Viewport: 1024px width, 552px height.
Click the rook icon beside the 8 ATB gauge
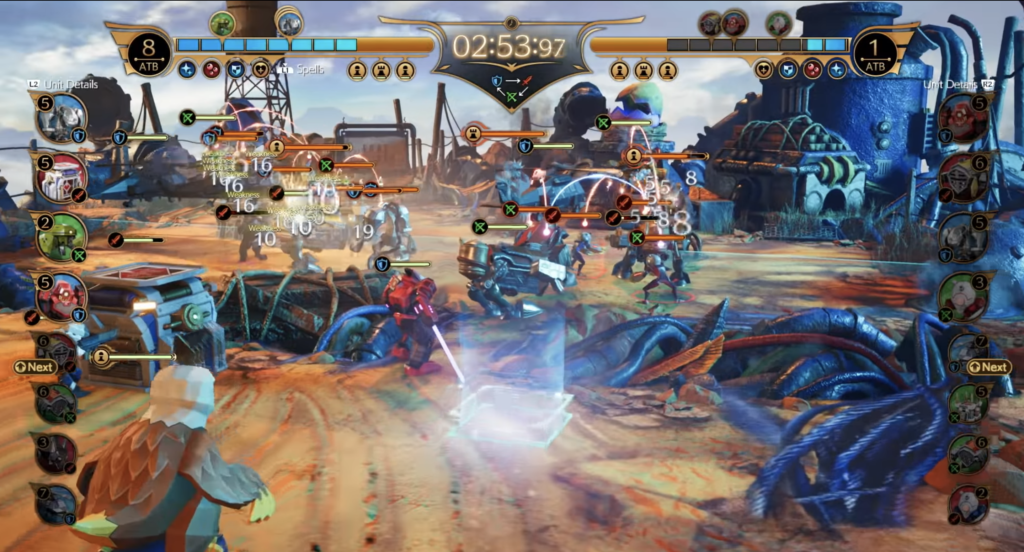pos(381,70)
